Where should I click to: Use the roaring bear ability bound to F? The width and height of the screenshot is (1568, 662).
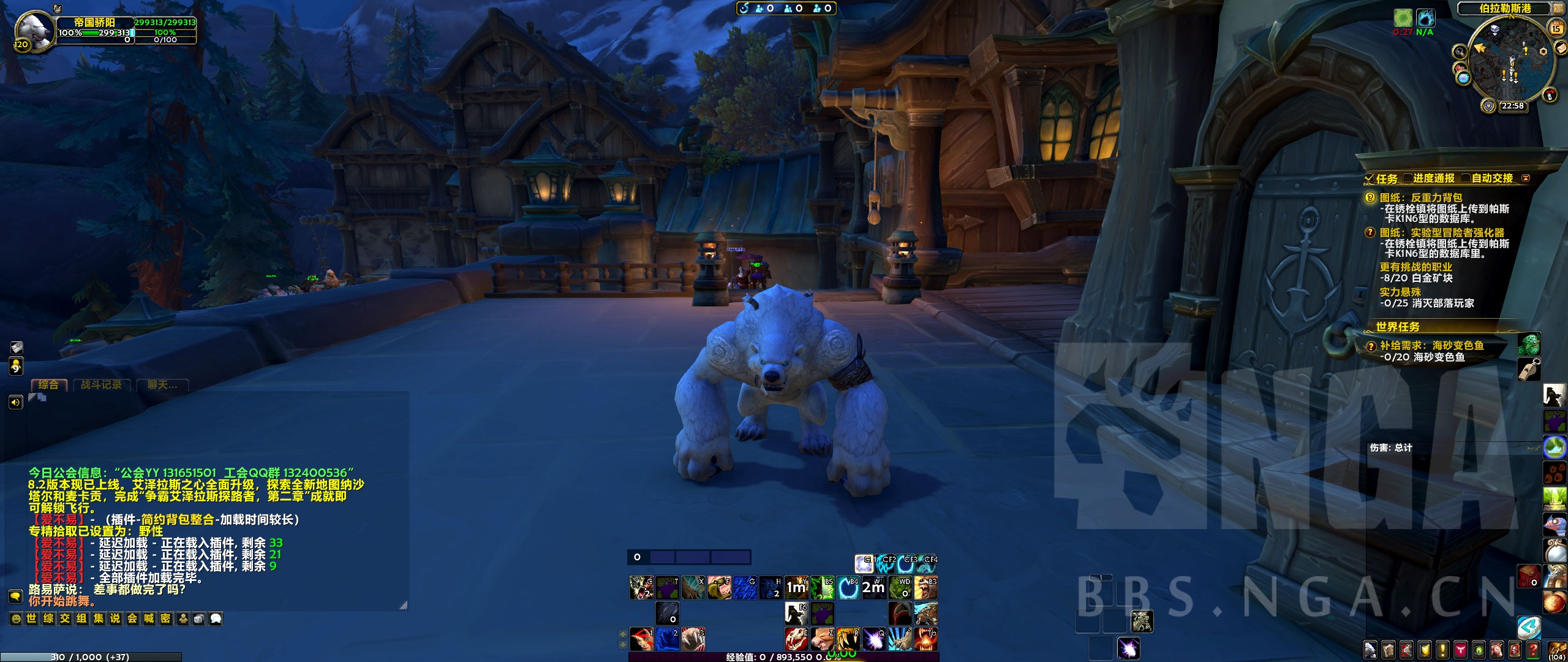[x=719, y=588]
